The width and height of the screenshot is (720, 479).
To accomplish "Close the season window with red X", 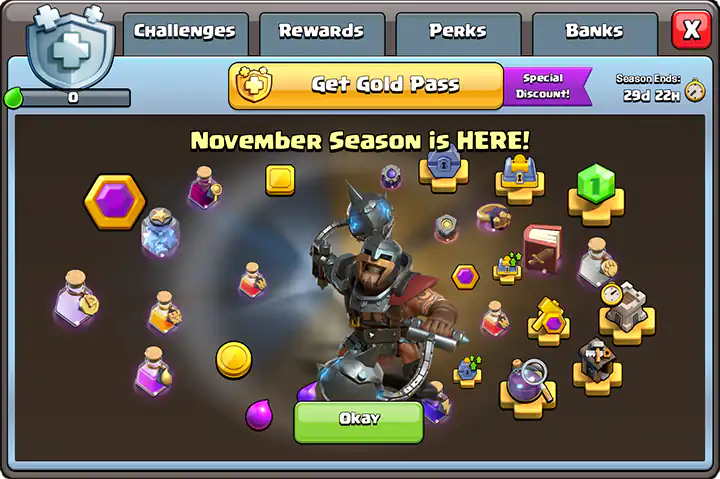I will [x=691, y=30].
